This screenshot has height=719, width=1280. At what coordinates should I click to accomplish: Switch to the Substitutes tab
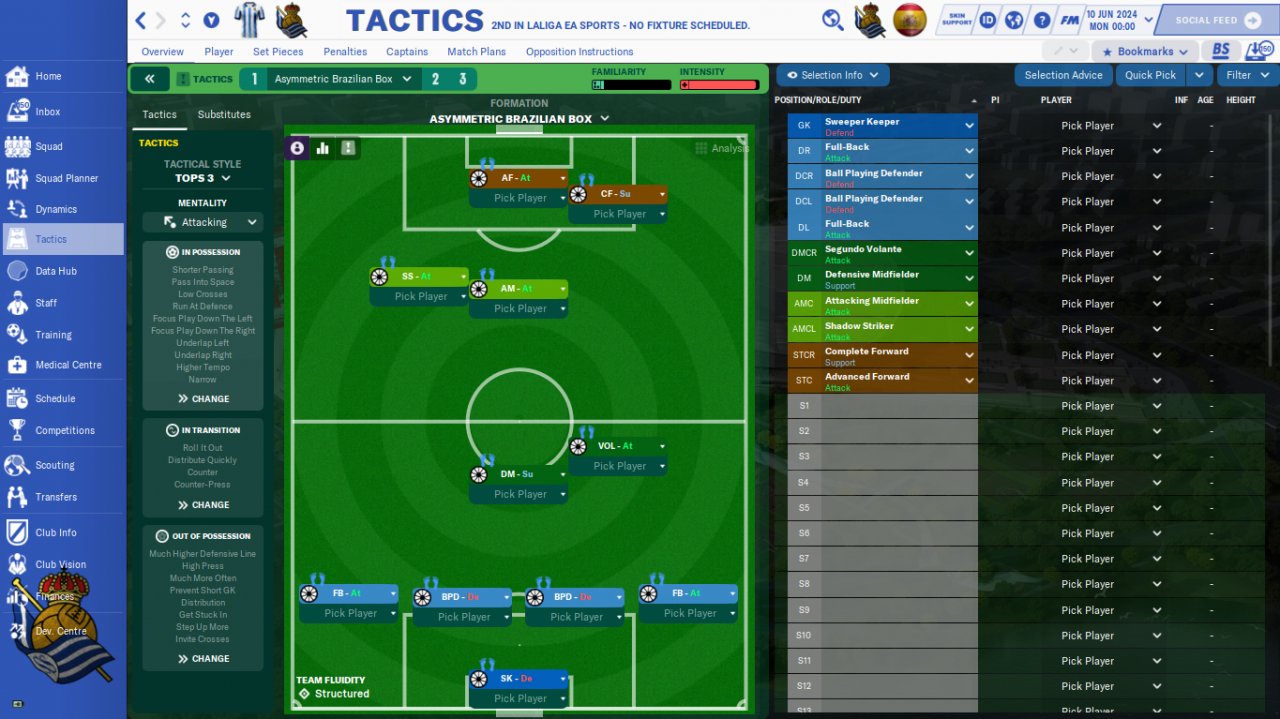tap(224, 114)
